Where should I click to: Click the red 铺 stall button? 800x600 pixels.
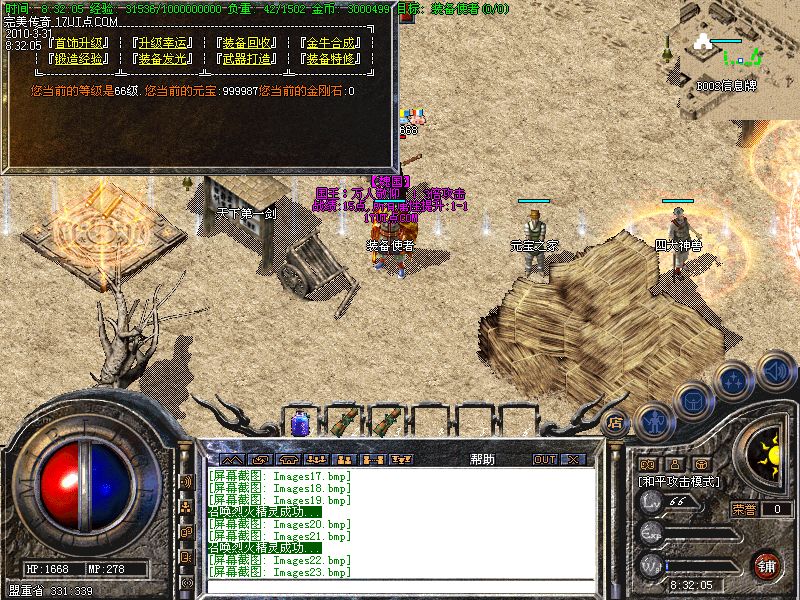click(x=766, y=565)
